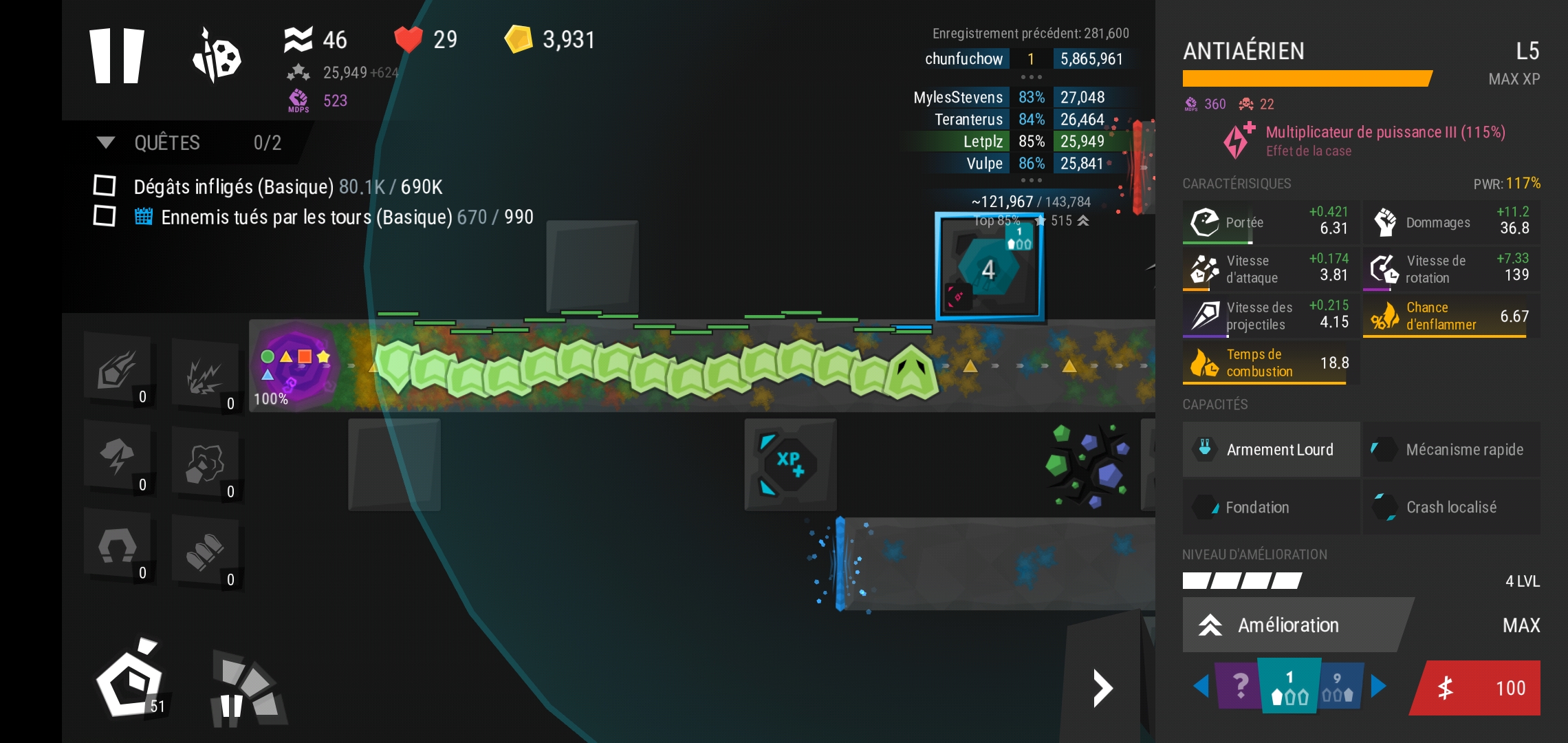Activate the magnet ability slot
Screen dimensions: 1568x743
coord(118,546)
